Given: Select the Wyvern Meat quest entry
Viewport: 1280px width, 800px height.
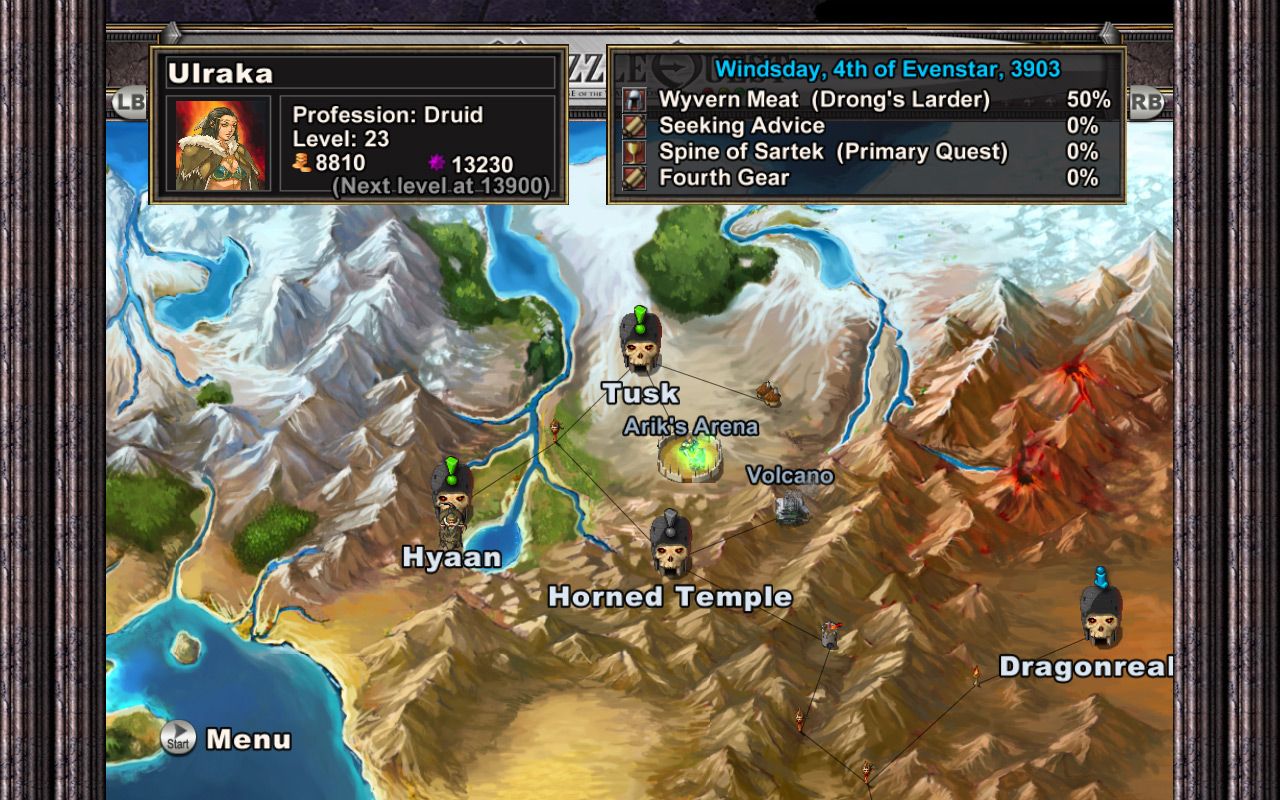Looking at the screenshot, I should (824, 99).
